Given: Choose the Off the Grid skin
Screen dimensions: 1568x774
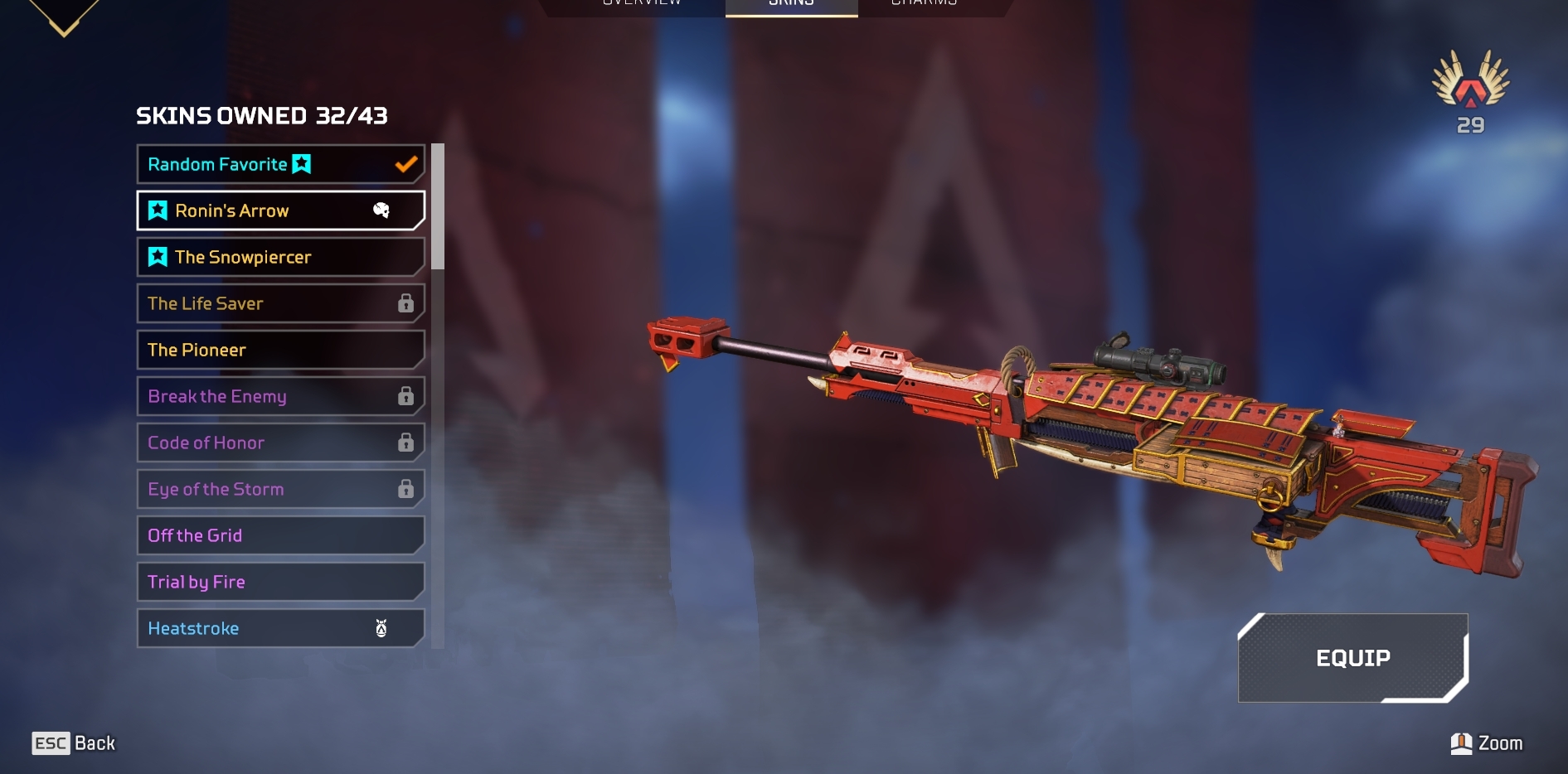Looking at the screenshot, I should click(x=280, y=535).
